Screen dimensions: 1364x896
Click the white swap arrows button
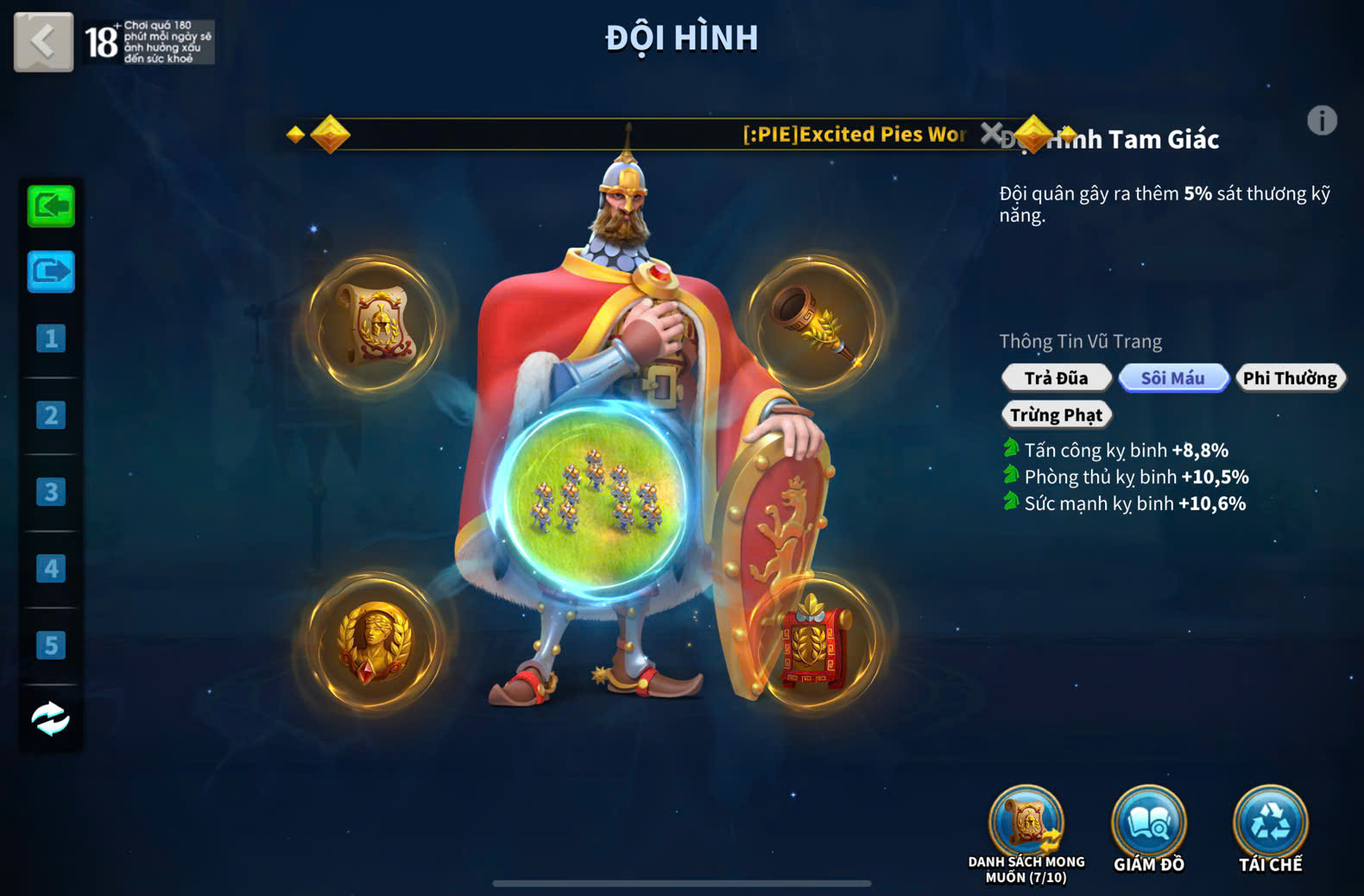[x=51, y=718]
